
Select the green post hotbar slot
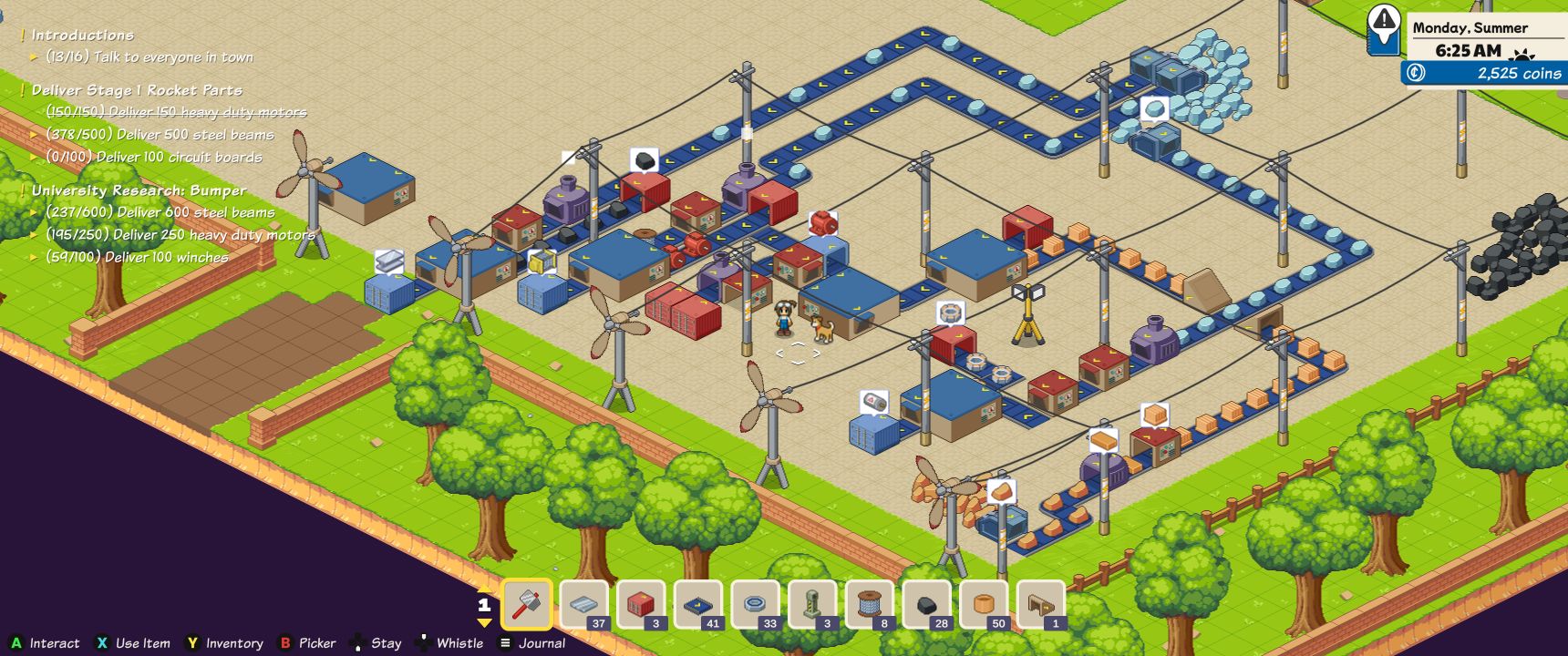click(813, 604)
